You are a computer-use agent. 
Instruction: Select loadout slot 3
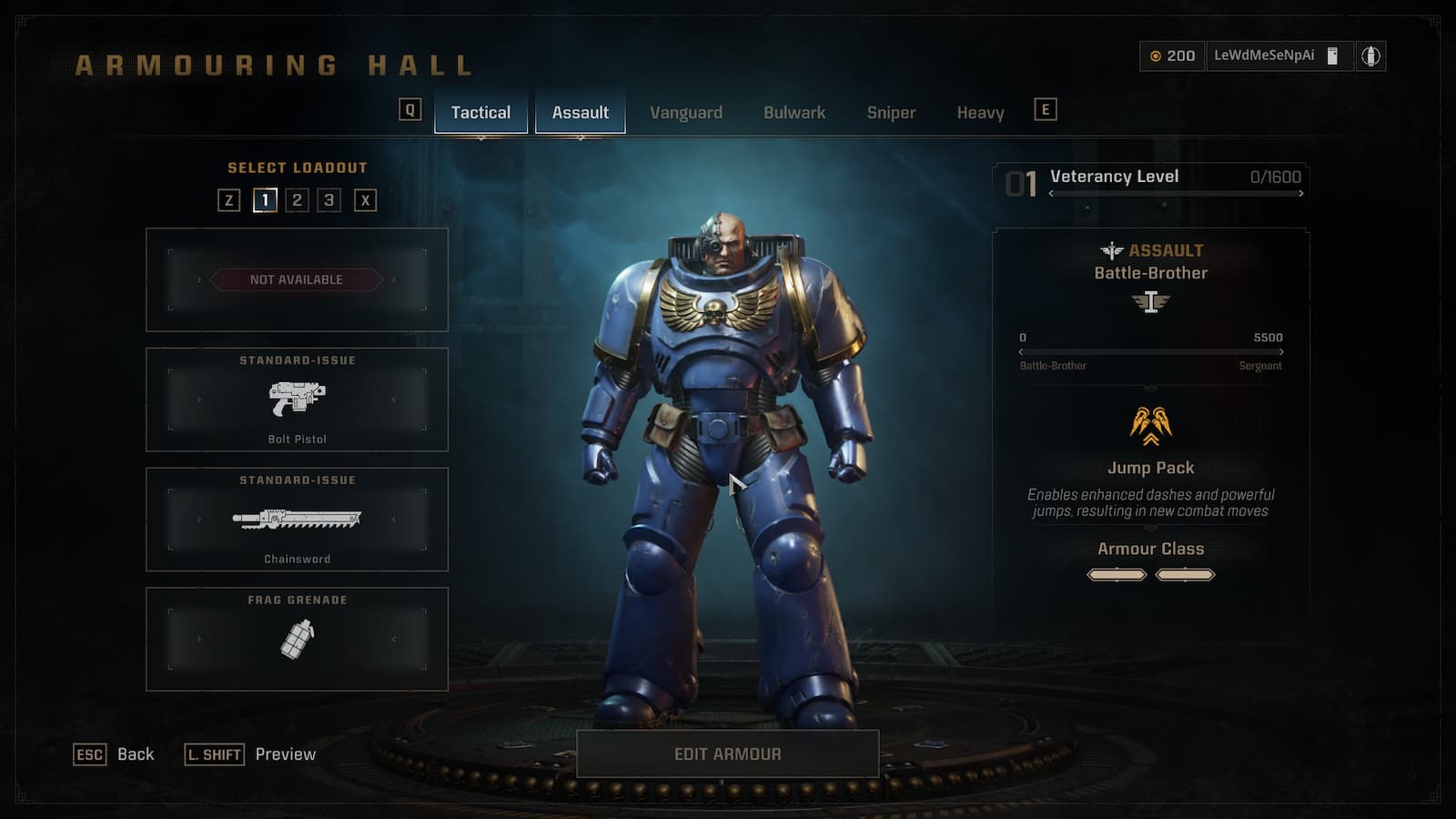point(330,200)
